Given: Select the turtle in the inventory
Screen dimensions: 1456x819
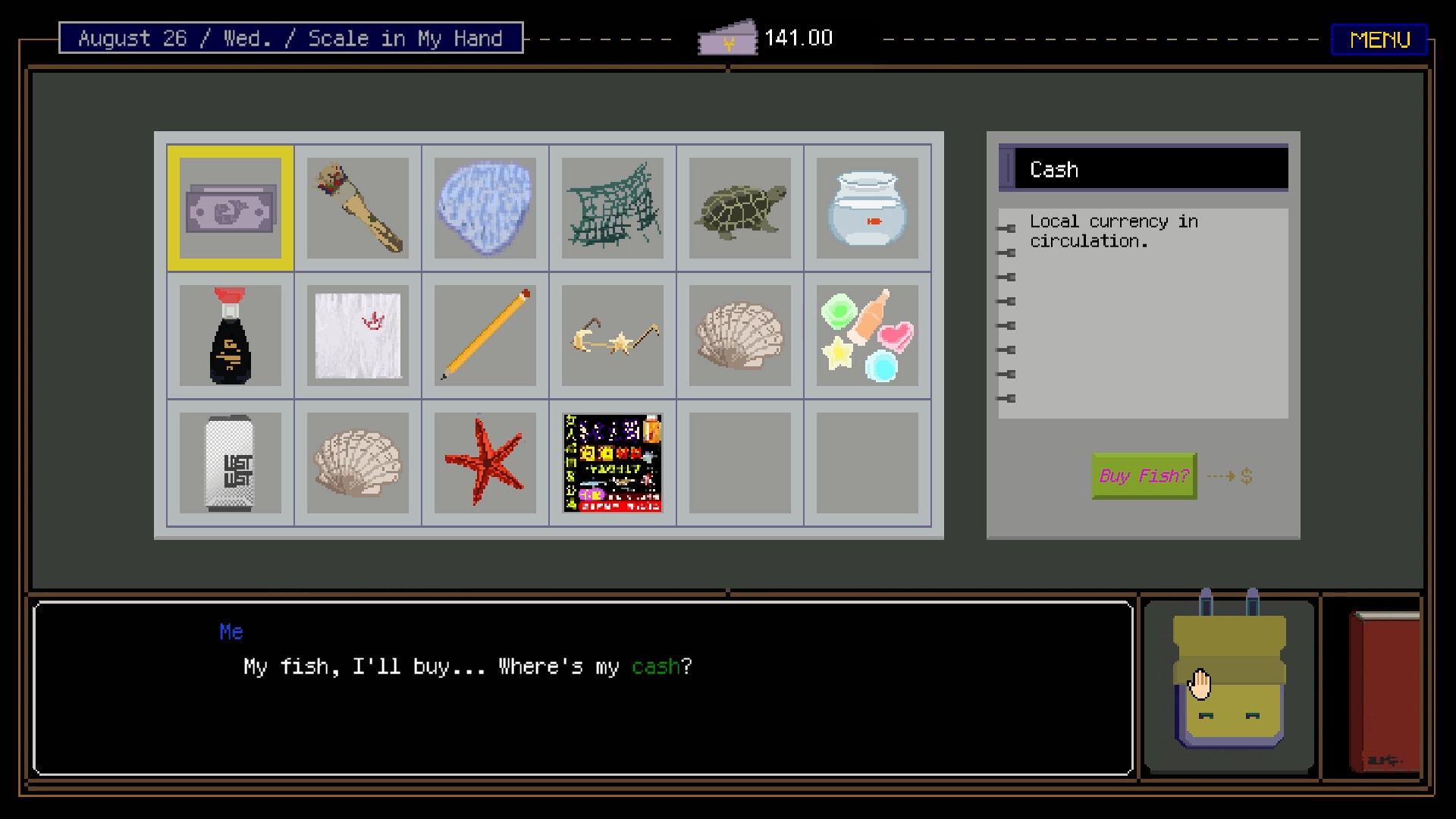Looking at the screenshot, I should 739,207.
